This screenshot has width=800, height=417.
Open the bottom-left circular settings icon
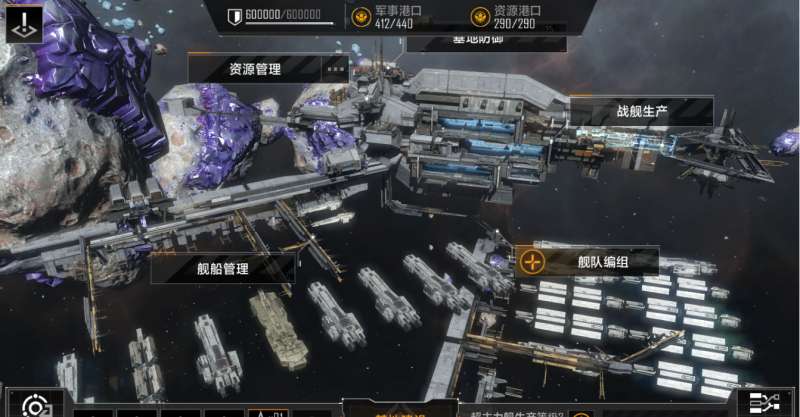point(35,405)
